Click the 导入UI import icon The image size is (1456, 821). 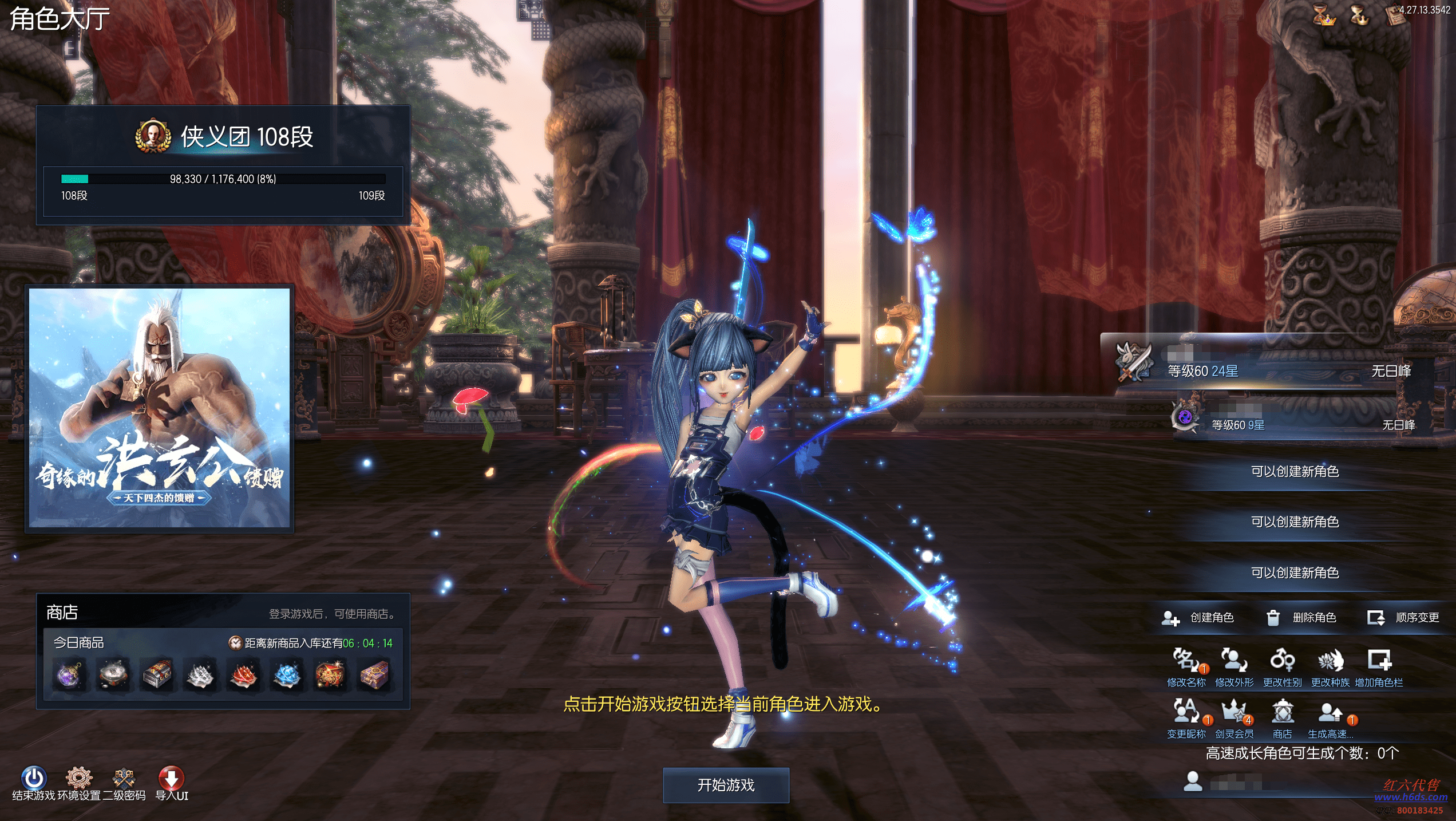tap(171, 779)
